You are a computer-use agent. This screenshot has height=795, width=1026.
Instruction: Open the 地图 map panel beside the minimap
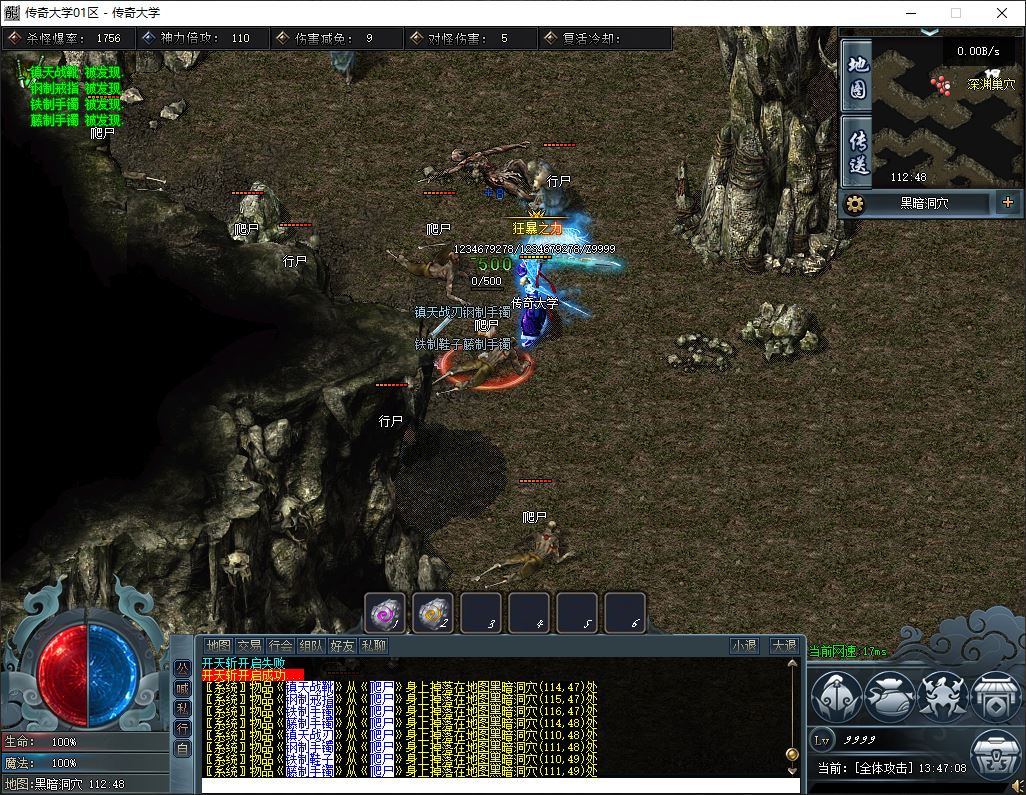point(857,78)
